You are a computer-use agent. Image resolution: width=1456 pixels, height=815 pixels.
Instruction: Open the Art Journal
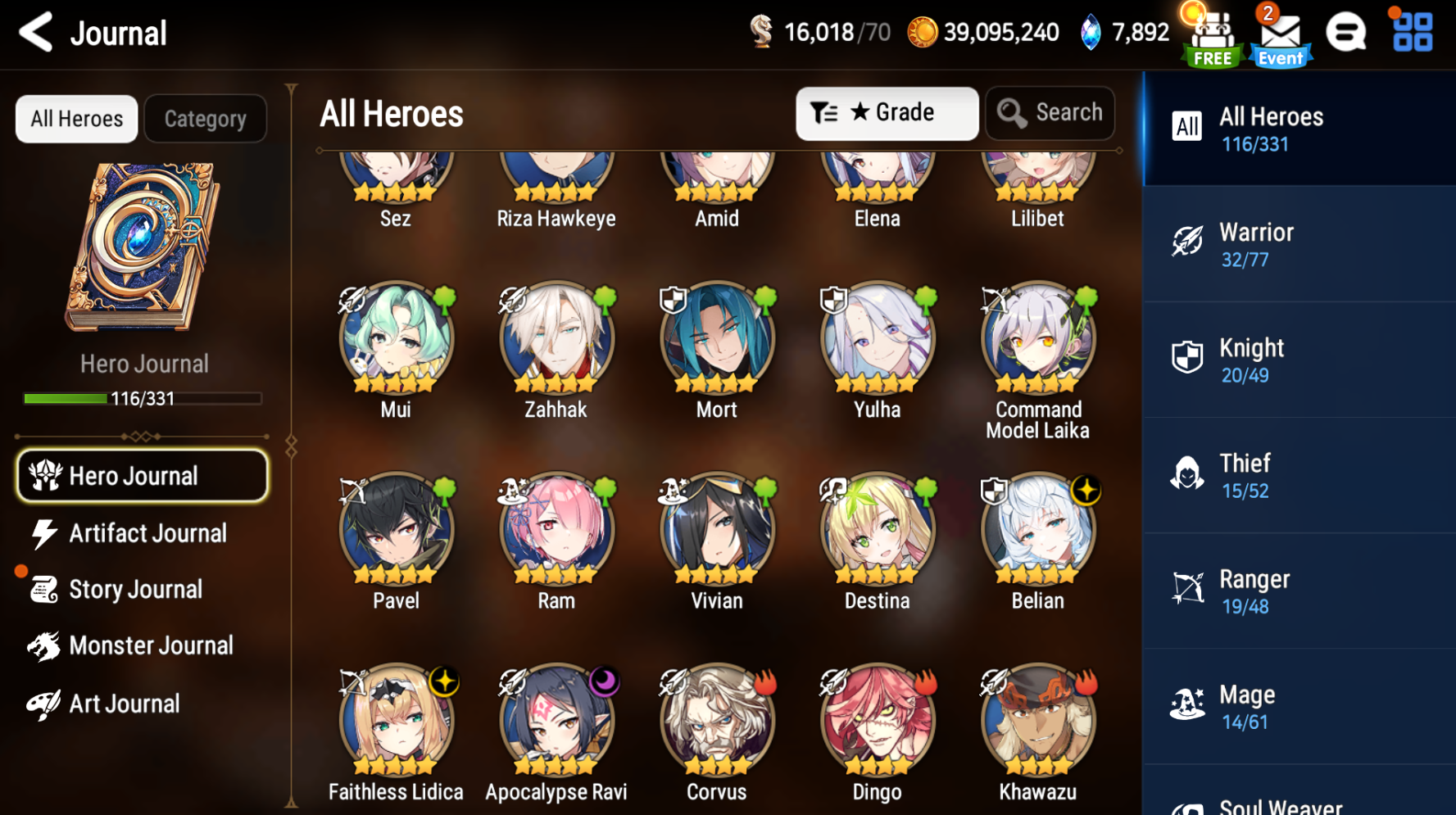tap(124, 703)
